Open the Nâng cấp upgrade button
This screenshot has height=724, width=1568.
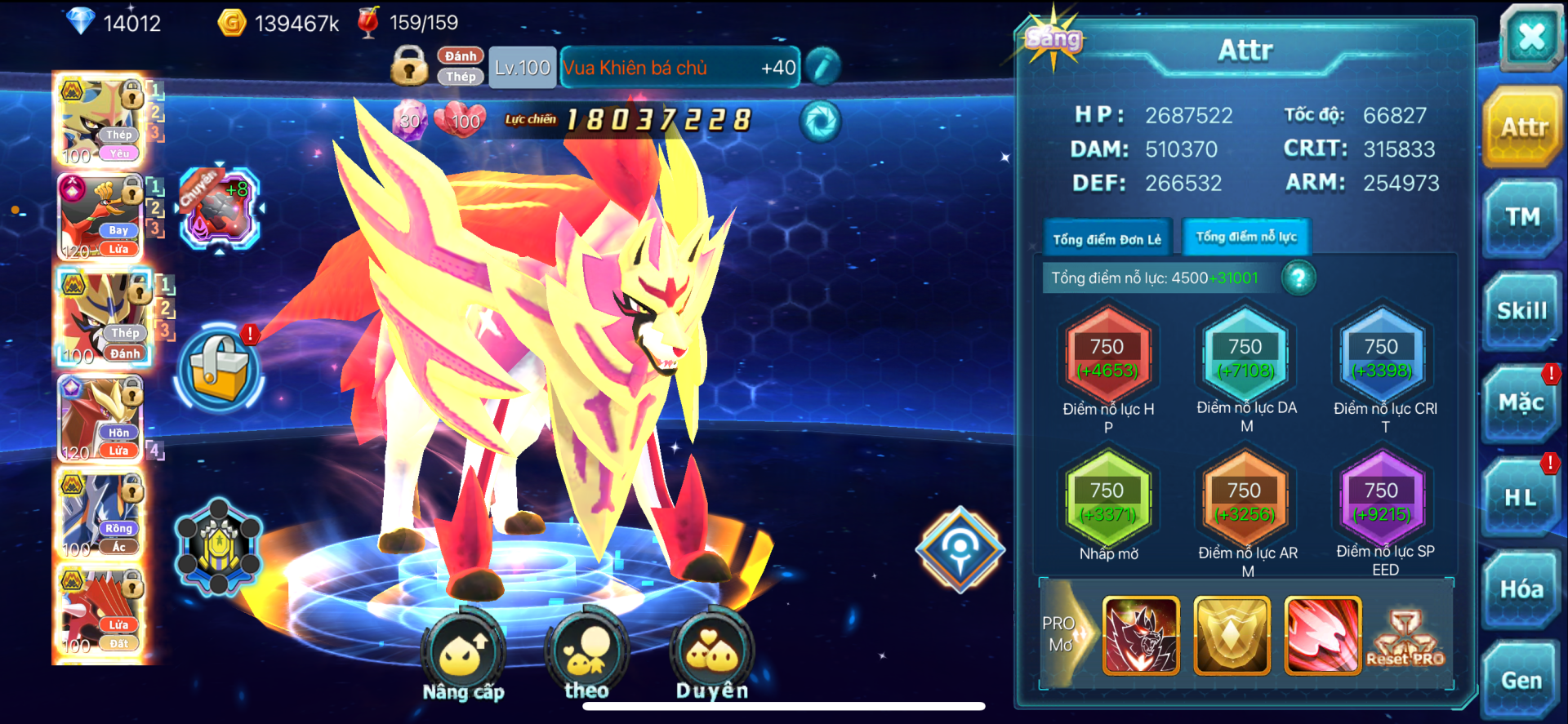pos(463,653)
